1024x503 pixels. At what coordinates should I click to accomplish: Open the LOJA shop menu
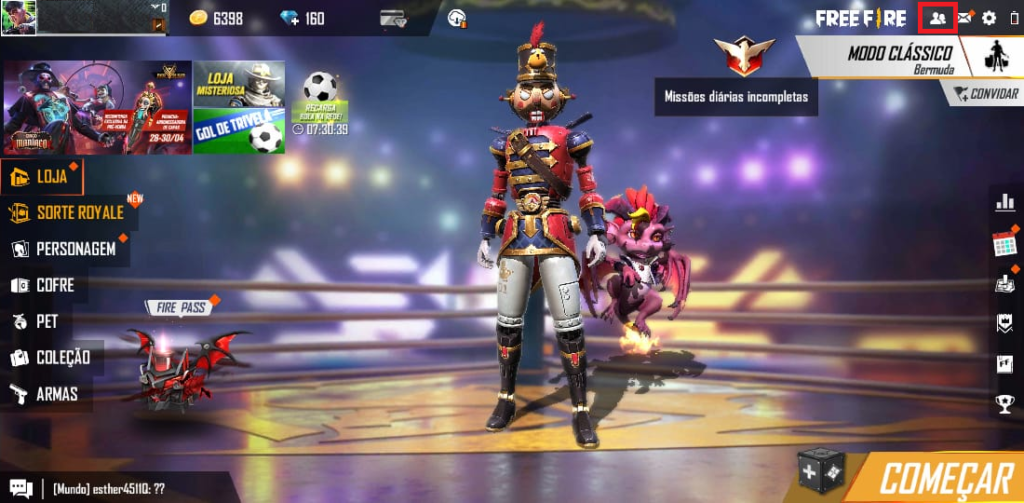coord(42,177)
